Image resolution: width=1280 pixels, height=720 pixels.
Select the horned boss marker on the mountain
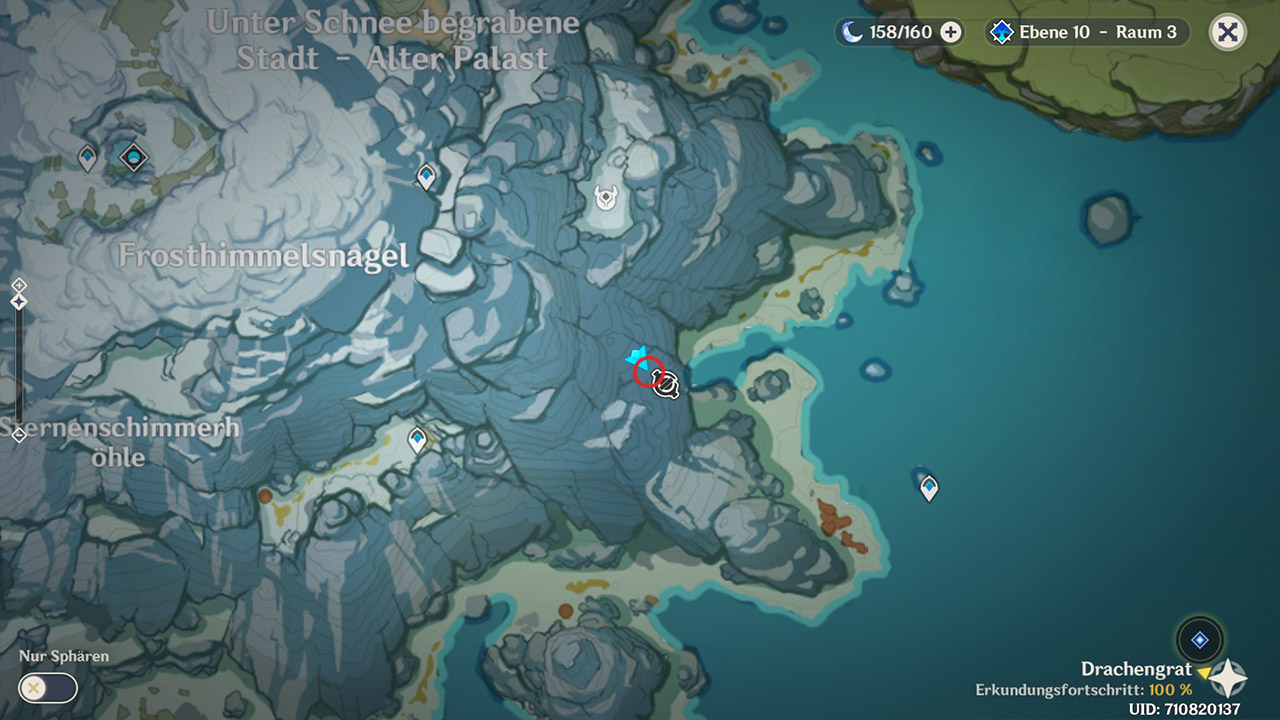pos(606,198)
